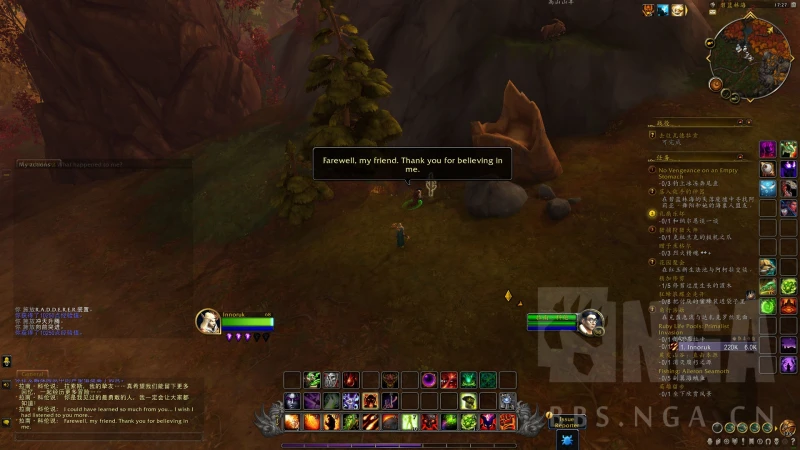This screenshot has width=800, height=450.
Task: Click the Innoruk player portrait frame
Action: pyautogui.click(x=208, y=321)
